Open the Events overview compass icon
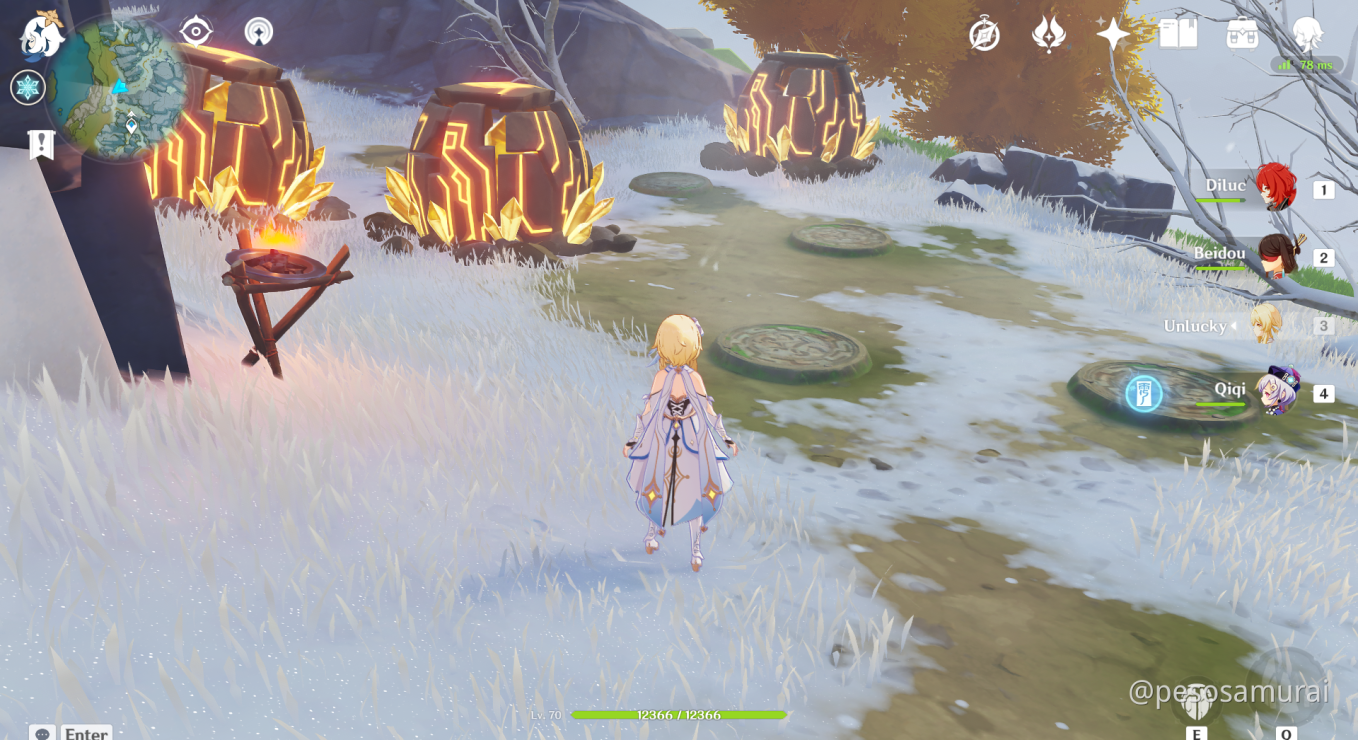 [985, 34]
